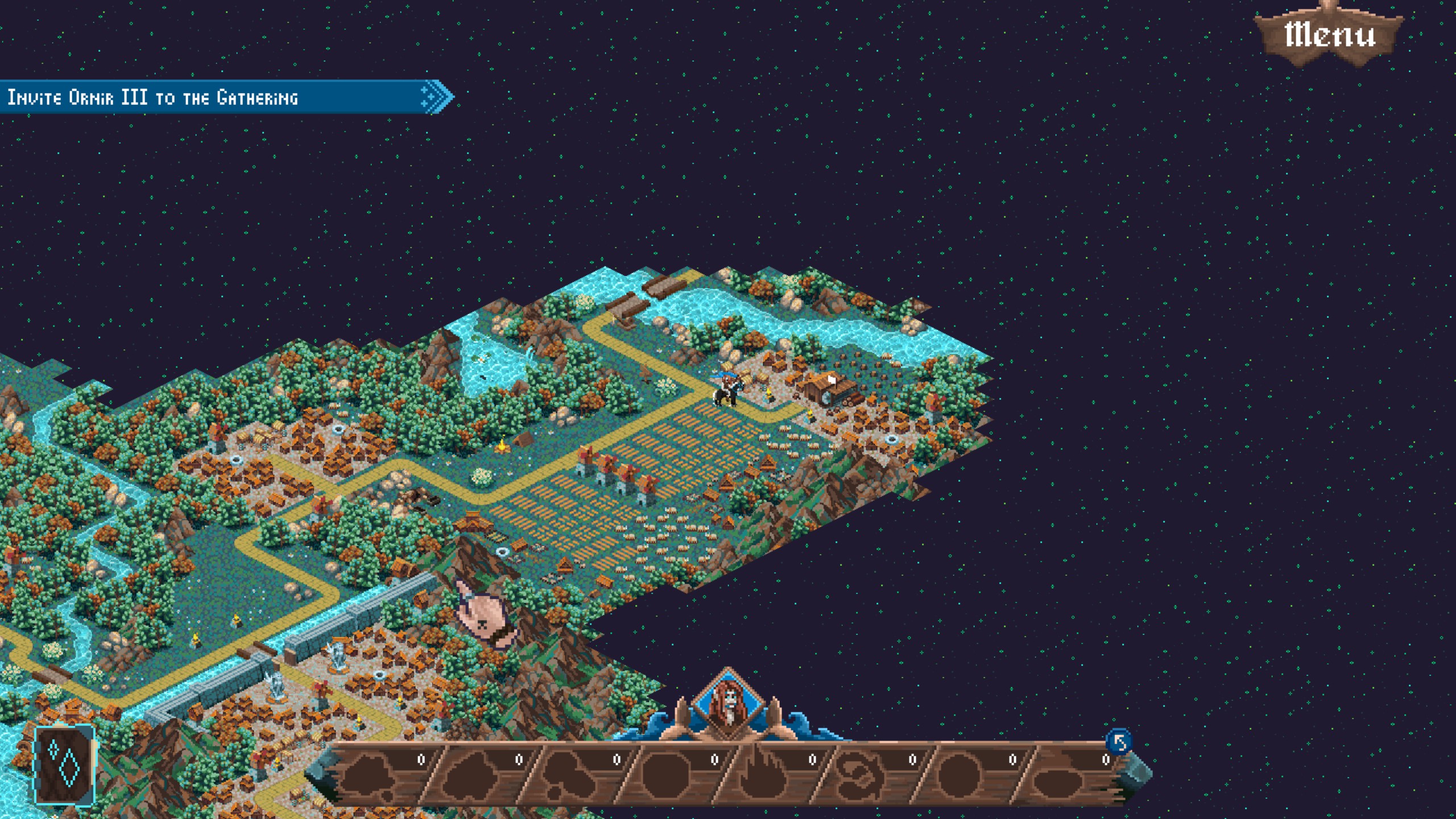The height and width of the screenshot is (819, 1456).
Task: Click the blue arrow button on the resource bar
Action: pyautogui.click(x=1119, y=742)
